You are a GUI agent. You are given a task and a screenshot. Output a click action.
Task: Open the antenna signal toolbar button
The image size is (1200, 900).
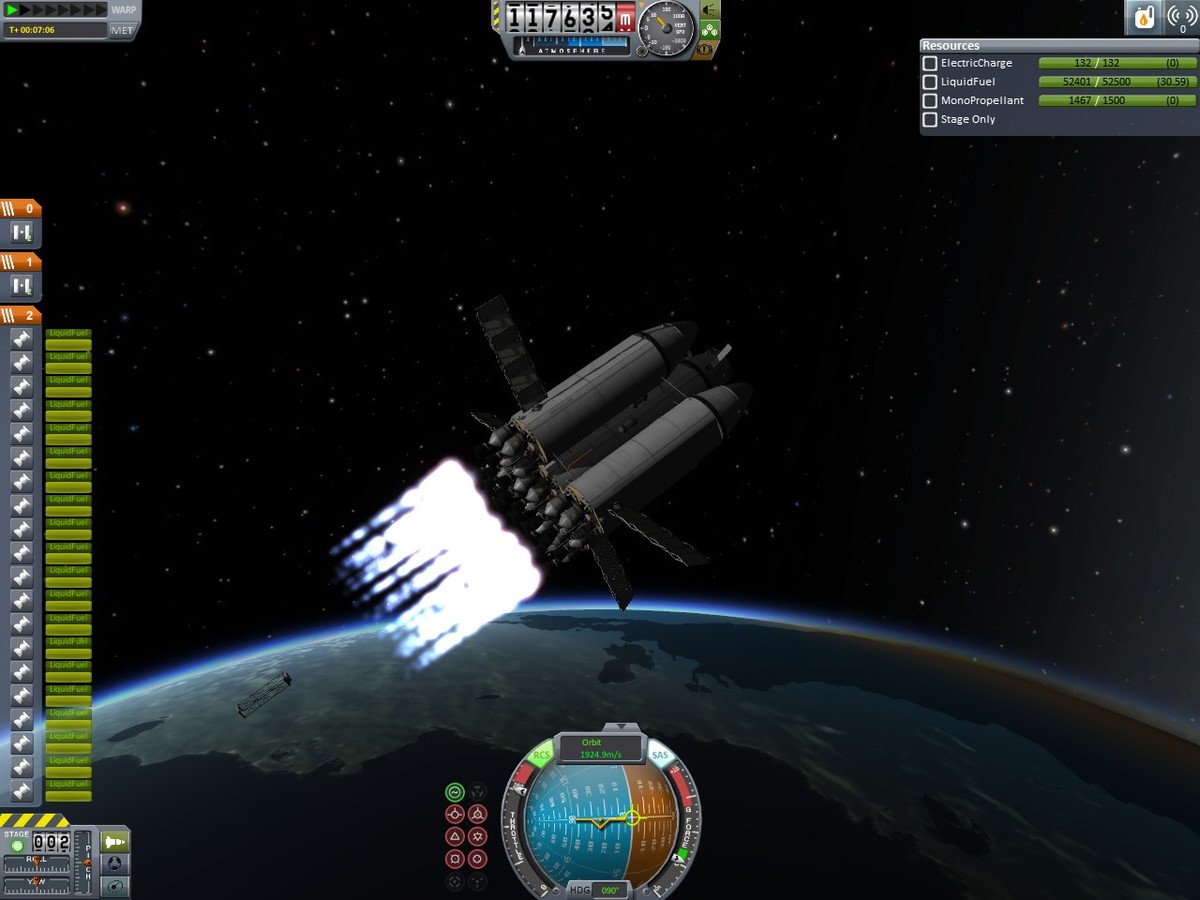point(1181,17)
